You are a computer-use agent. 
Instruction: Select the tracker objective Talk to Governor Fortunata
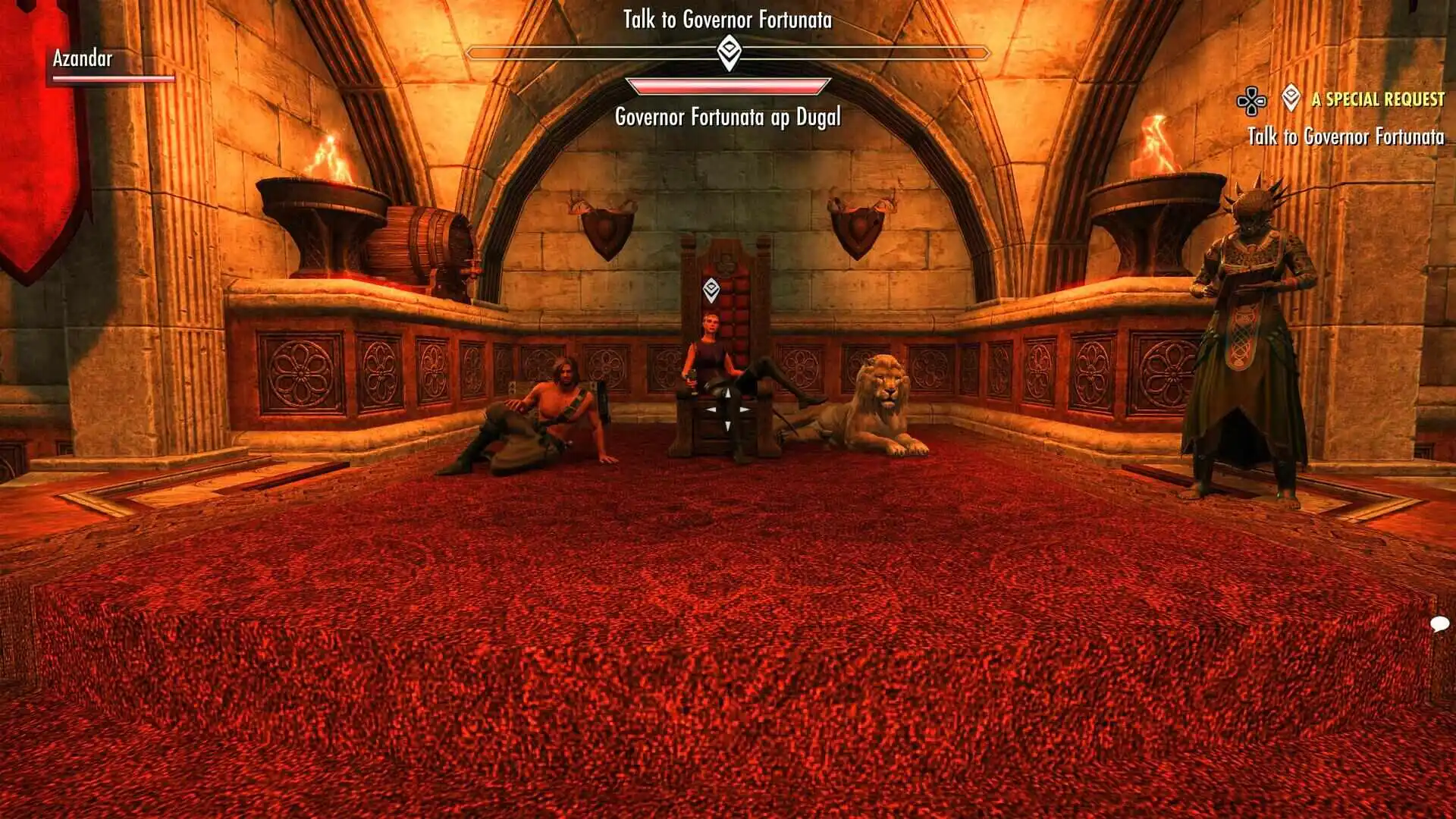1345,136
